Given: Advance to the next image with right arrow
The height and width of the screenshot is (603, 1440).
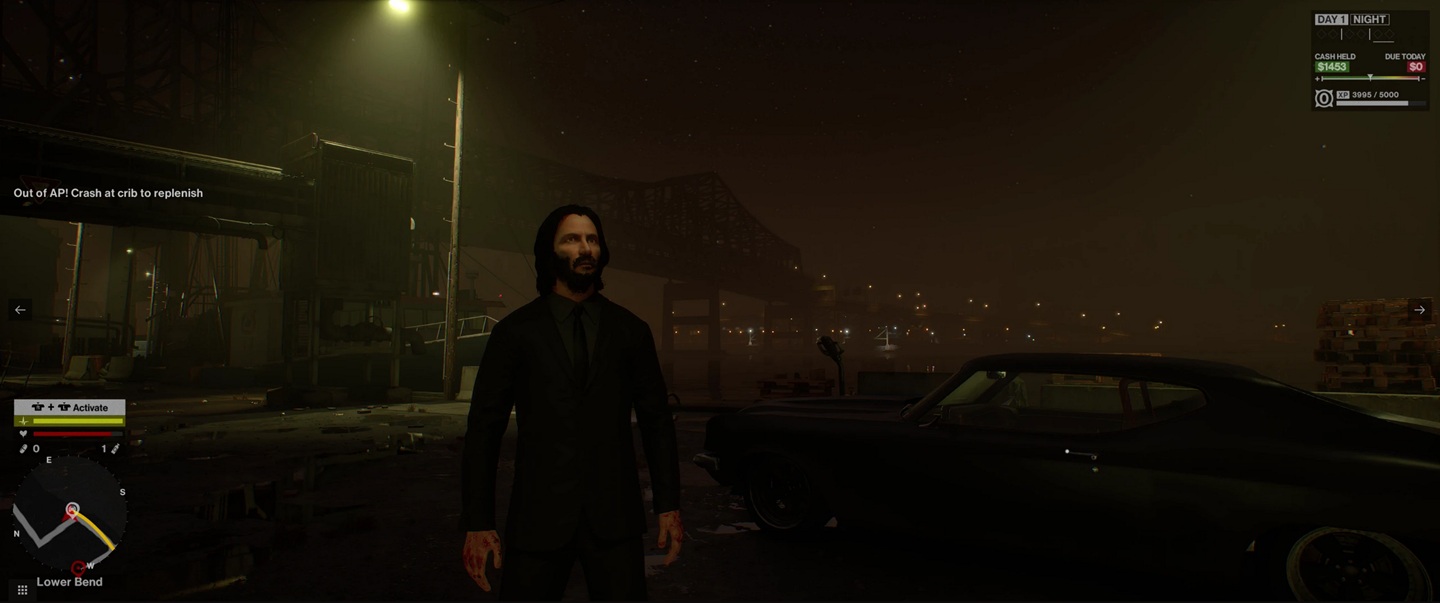Looking at the screenshot, I should (x=1419, y=310).
